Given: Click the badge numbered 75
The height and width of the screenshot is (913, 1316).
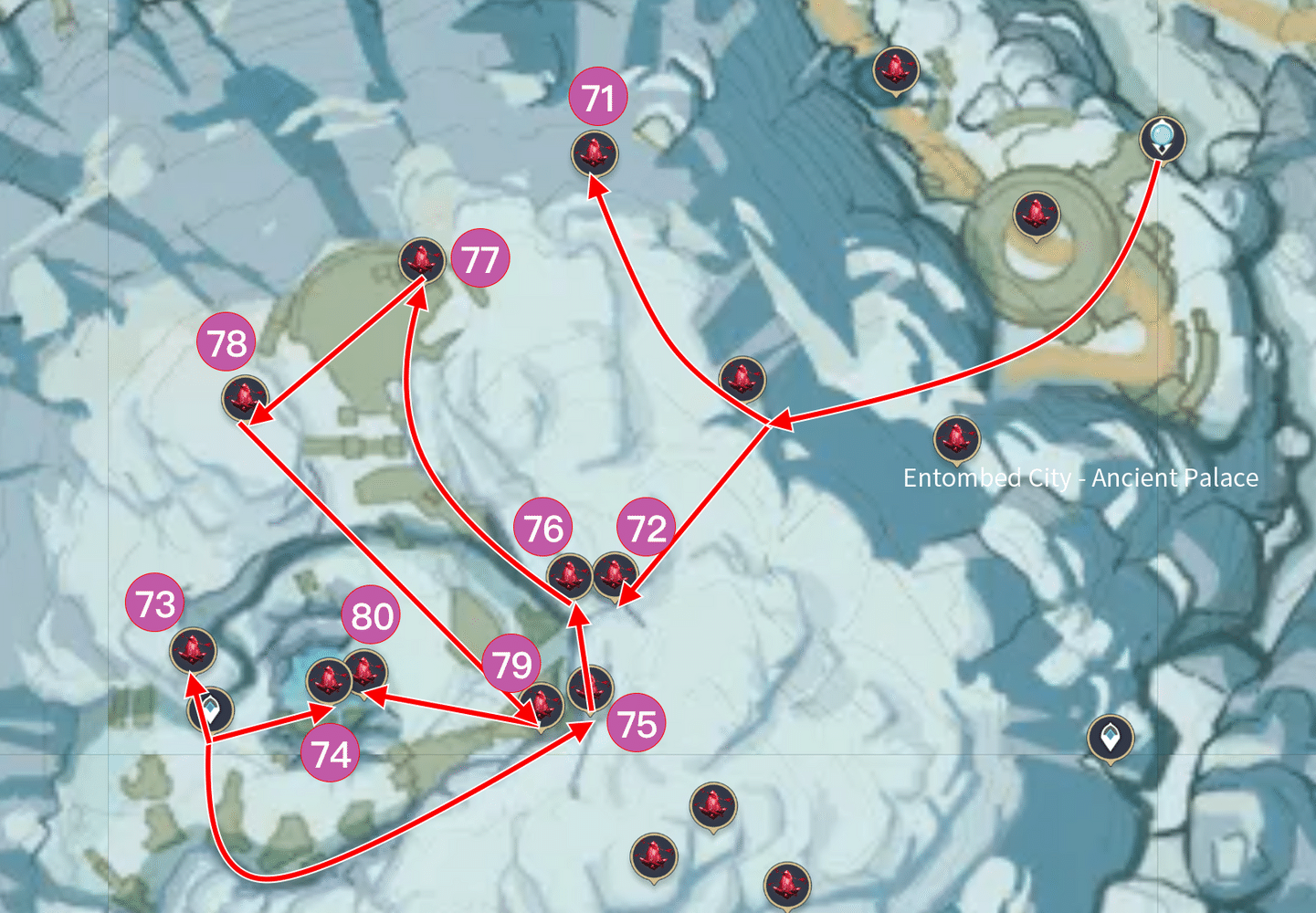Looking at the screenshot, I should coord(637,721).
